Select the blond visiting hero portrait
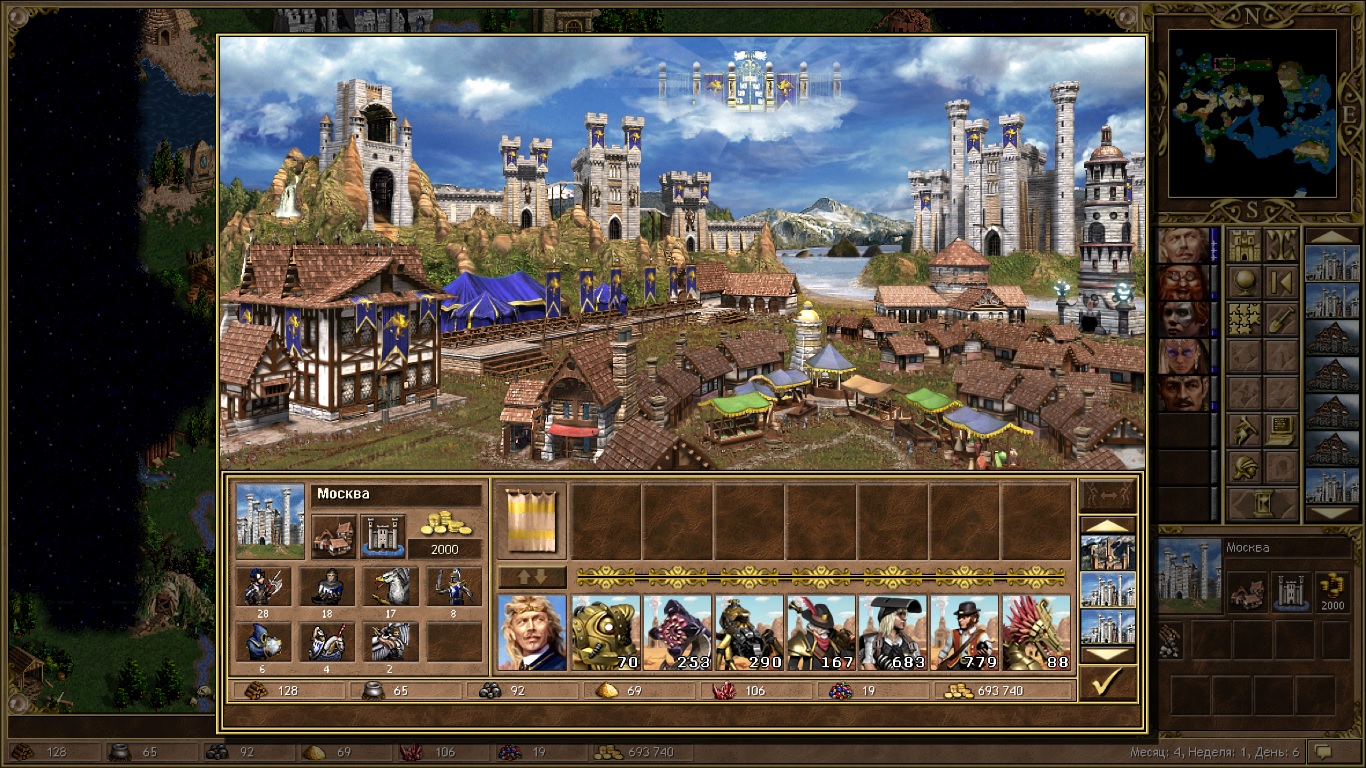 (x=531, y=632)
